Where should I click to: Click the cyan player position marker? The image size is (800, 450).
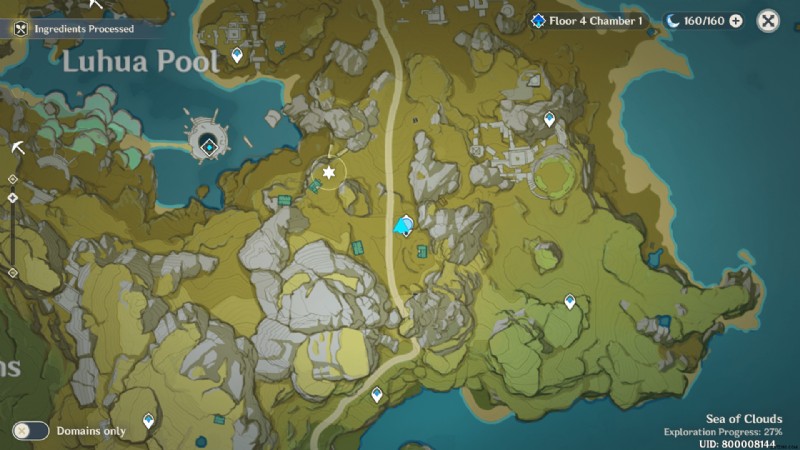(x=404, y=227)
